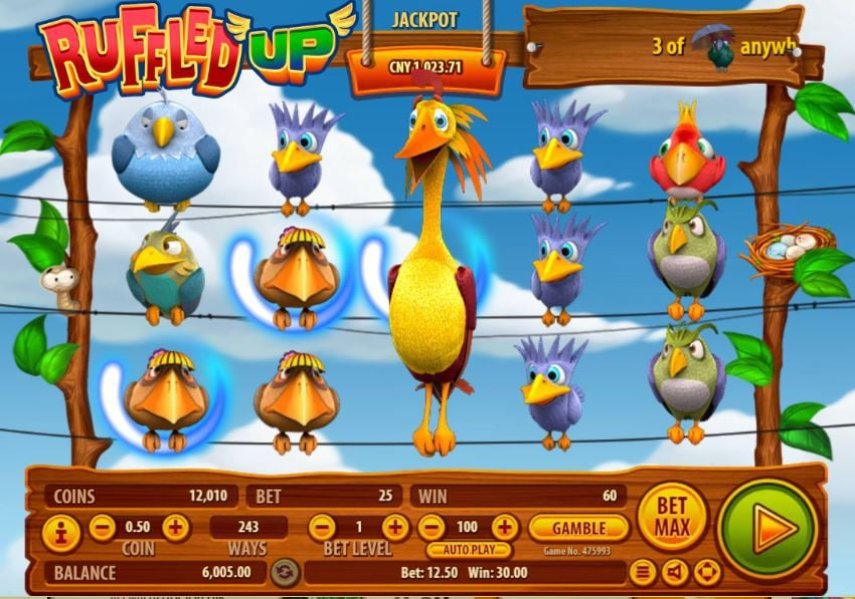Start Auto Play
Image resolution: width=855 pixels, height=599 pixels.
[468, 550]
